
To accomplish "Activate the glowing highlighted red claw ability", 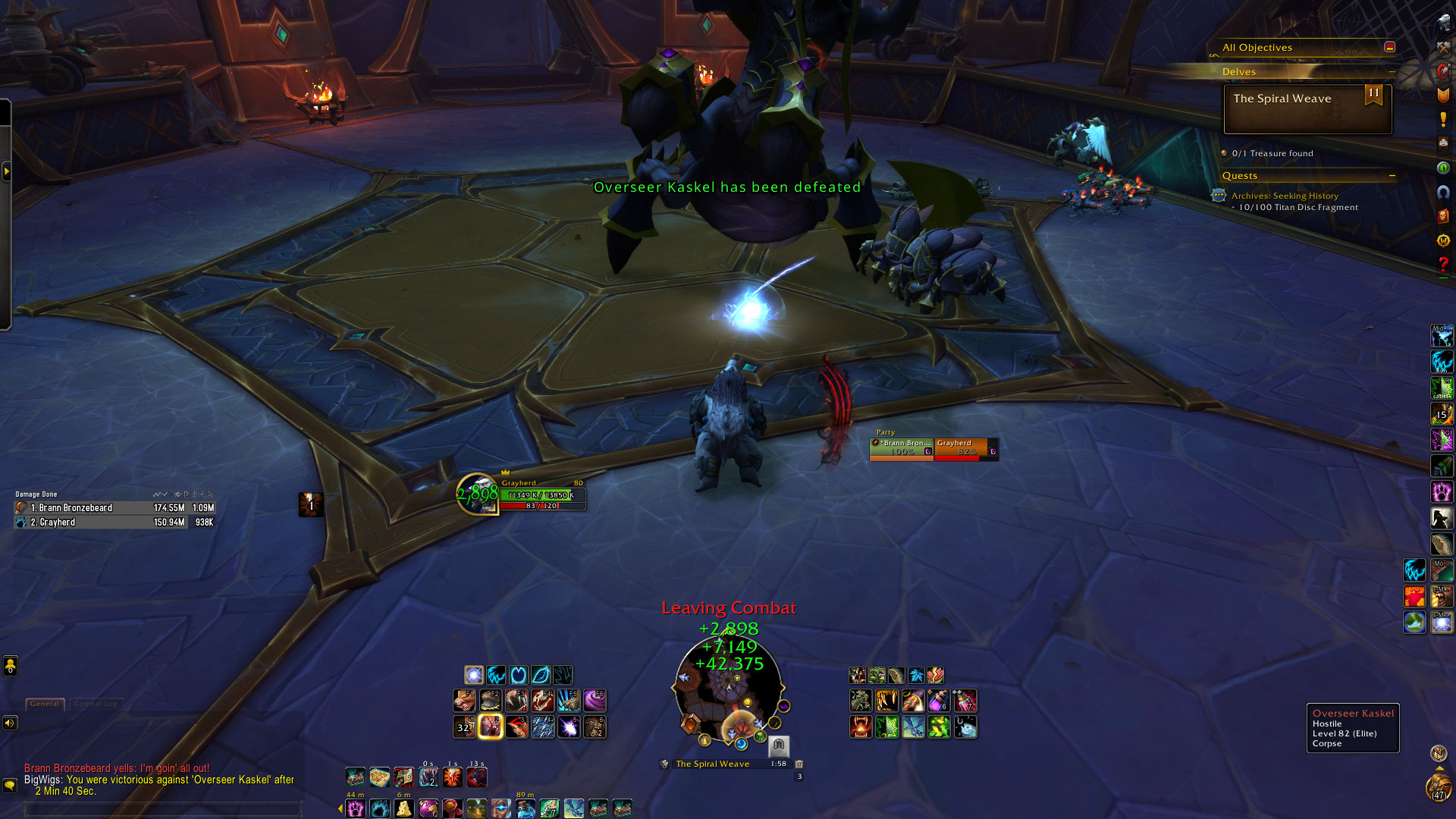I will pos(491,726).
